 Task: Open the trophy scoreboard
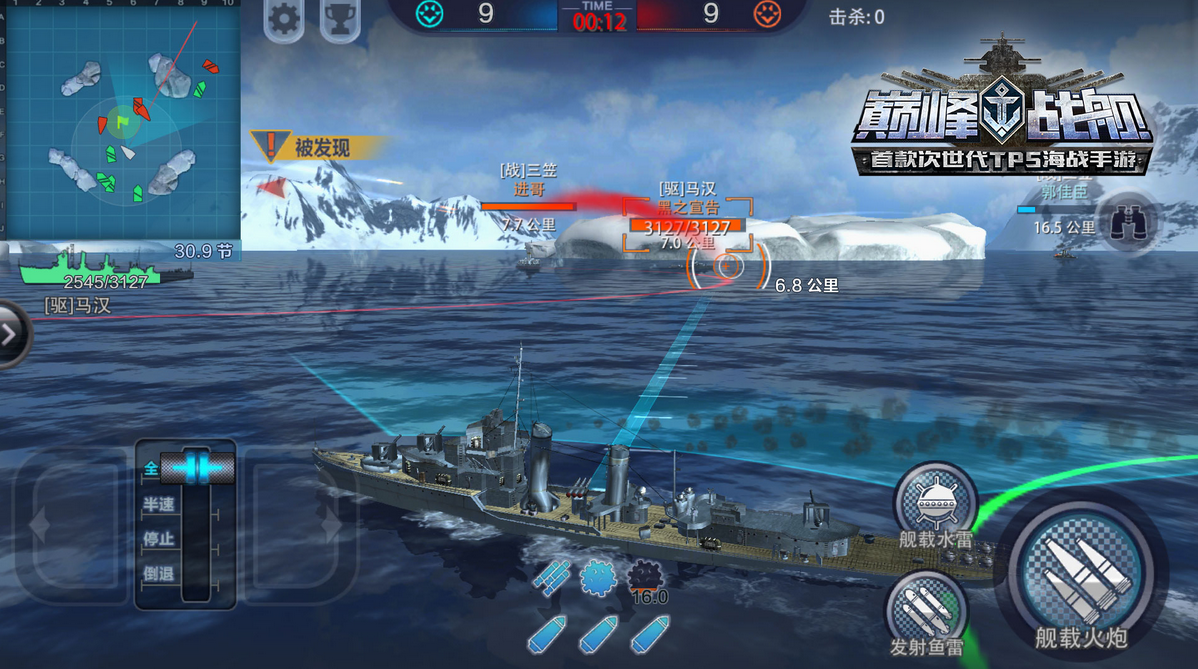(x=340, y=19)
